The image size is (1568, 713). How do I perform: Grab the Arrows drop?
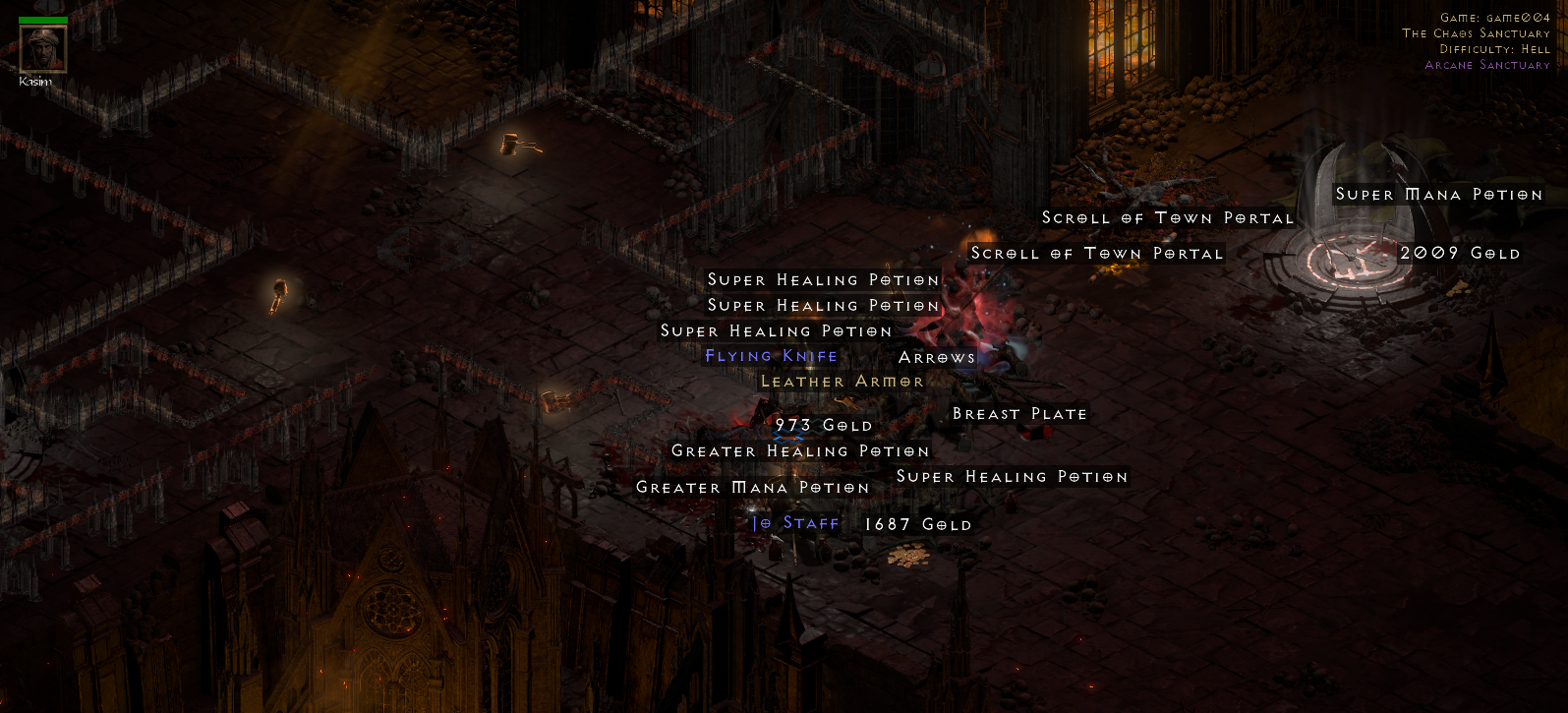(937, 357)
